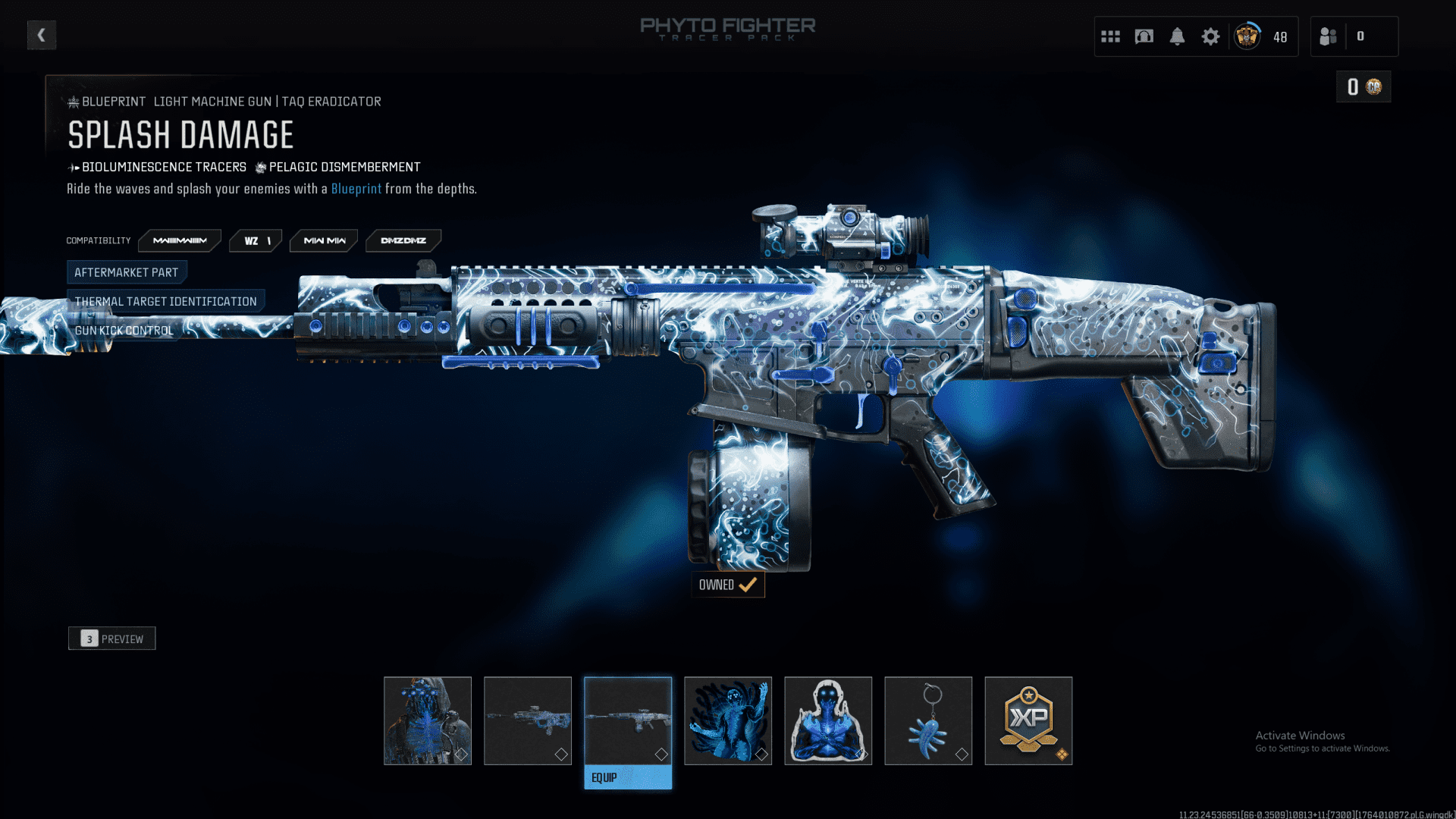Click the WZ compatibility badge
The height and width of the screenshot is (819, 1456).
click(256, 240)
